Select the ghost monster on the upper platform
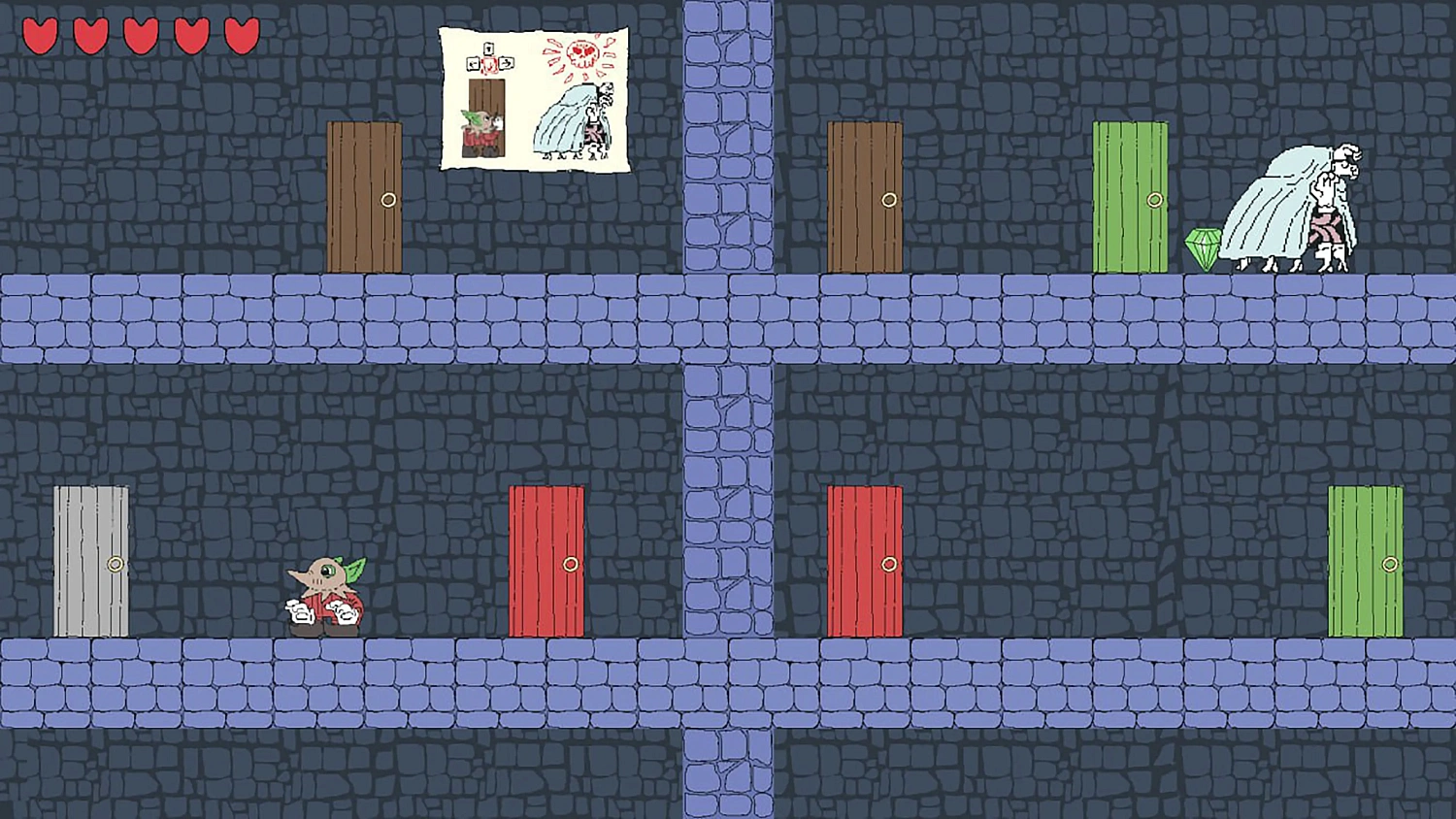Screen dimensions: 1456x819 point(1291,204)
